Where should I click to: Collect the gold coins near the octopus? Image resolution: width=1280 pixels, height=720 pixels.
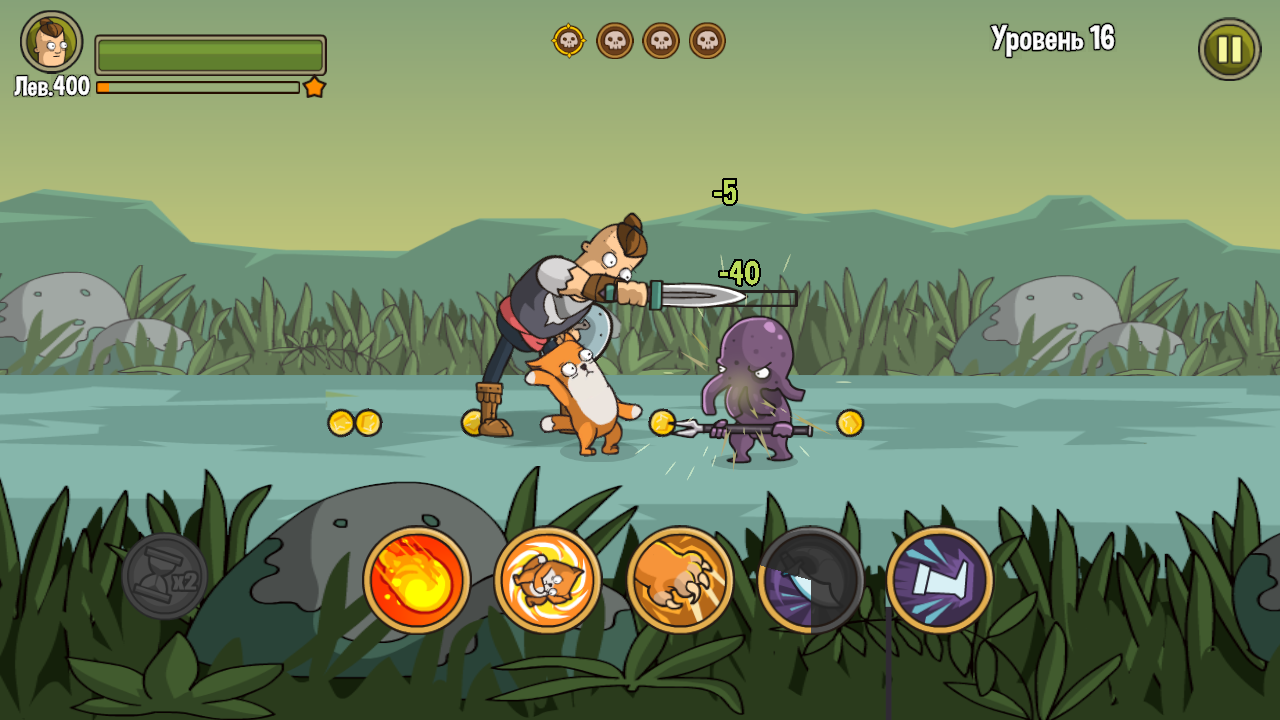pos(662,422)
